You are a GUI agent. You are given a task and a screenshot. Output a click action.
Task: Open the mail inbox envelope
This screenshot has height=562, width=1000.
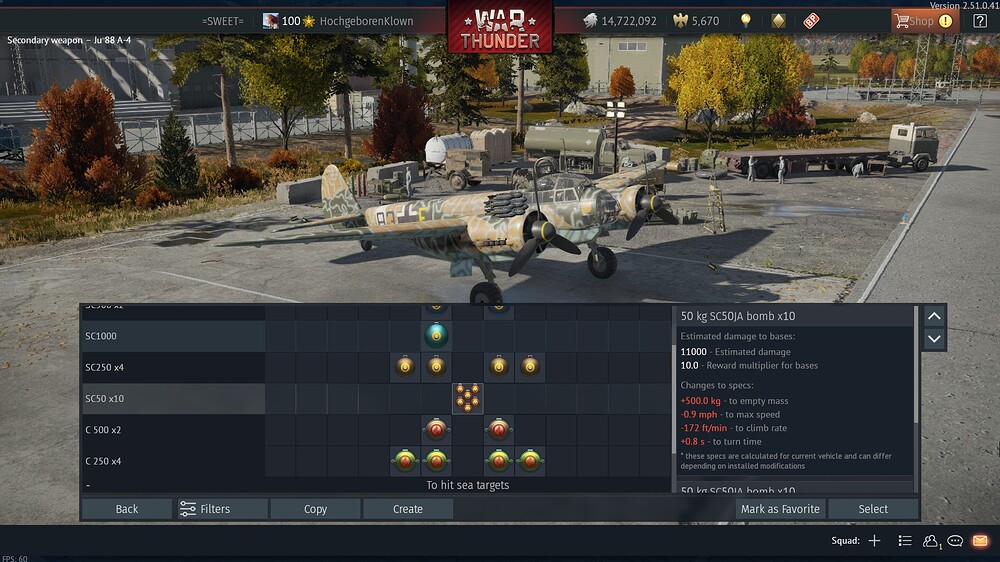(x=980, y=541)
